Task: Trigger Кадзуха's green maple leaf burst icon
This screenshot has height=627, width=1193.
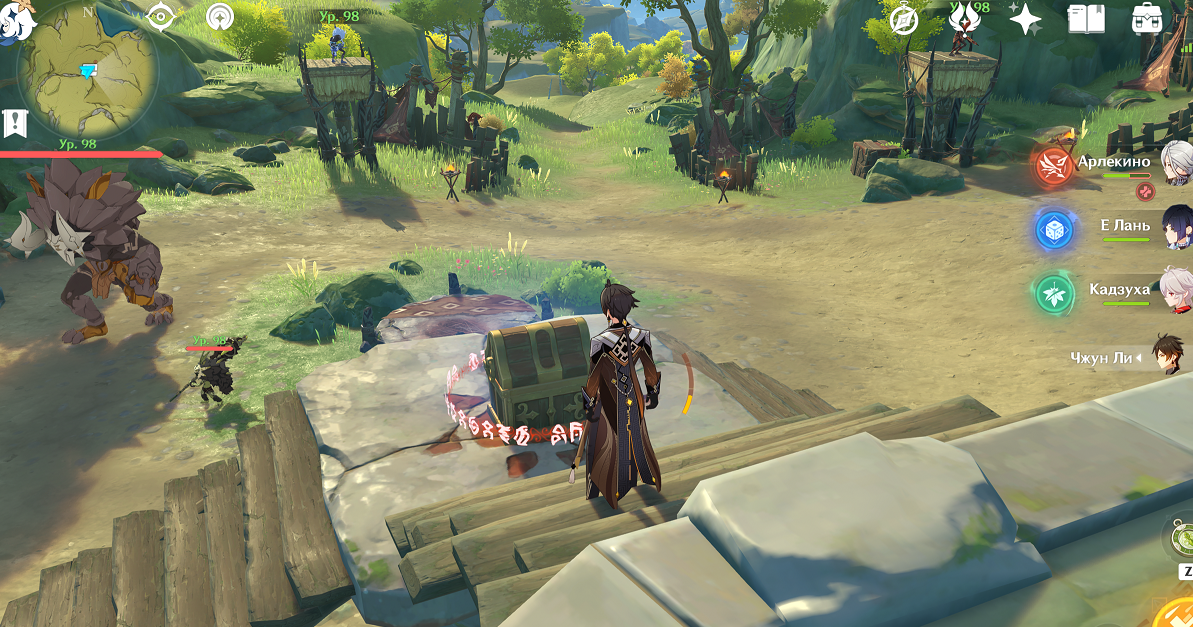Action: 1053,295
